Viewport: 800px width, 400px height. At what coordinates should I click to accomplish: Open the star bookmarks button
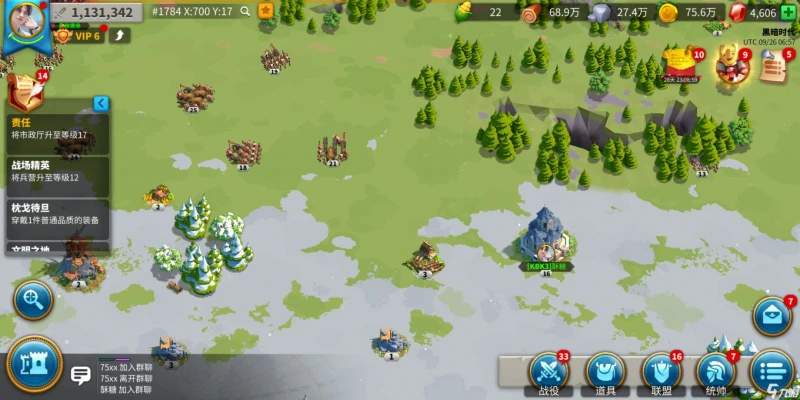pyautogui.click(x=265, y=11)
